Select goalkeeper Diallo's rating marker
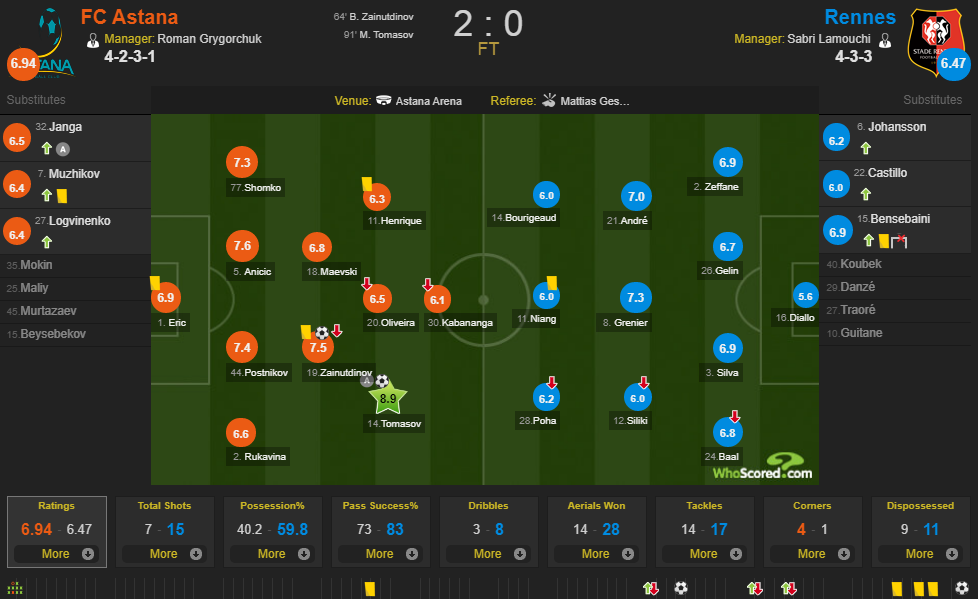This screenshot has height=599, width=978. (x=805, y=296)
